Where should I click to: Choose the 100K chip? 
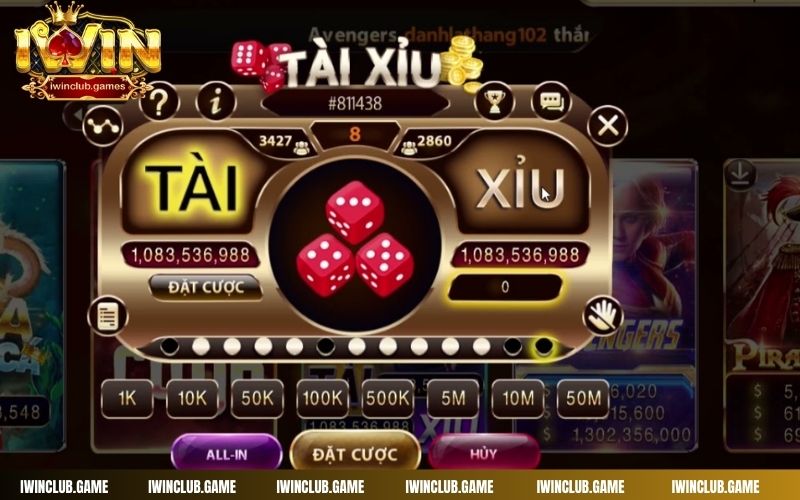322,398
